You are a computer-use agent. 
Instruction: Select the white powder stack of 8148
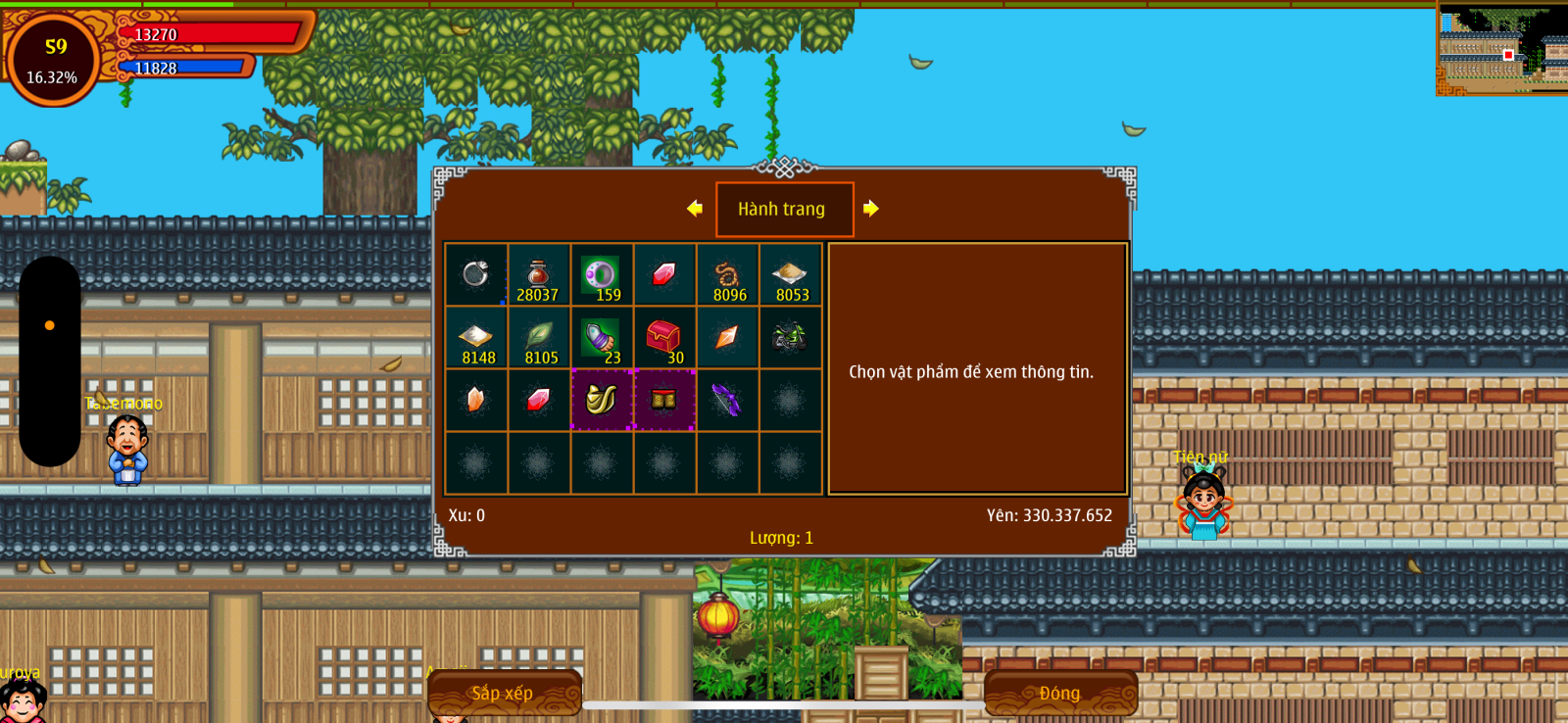pyautogui.click(x=476, y=339)
